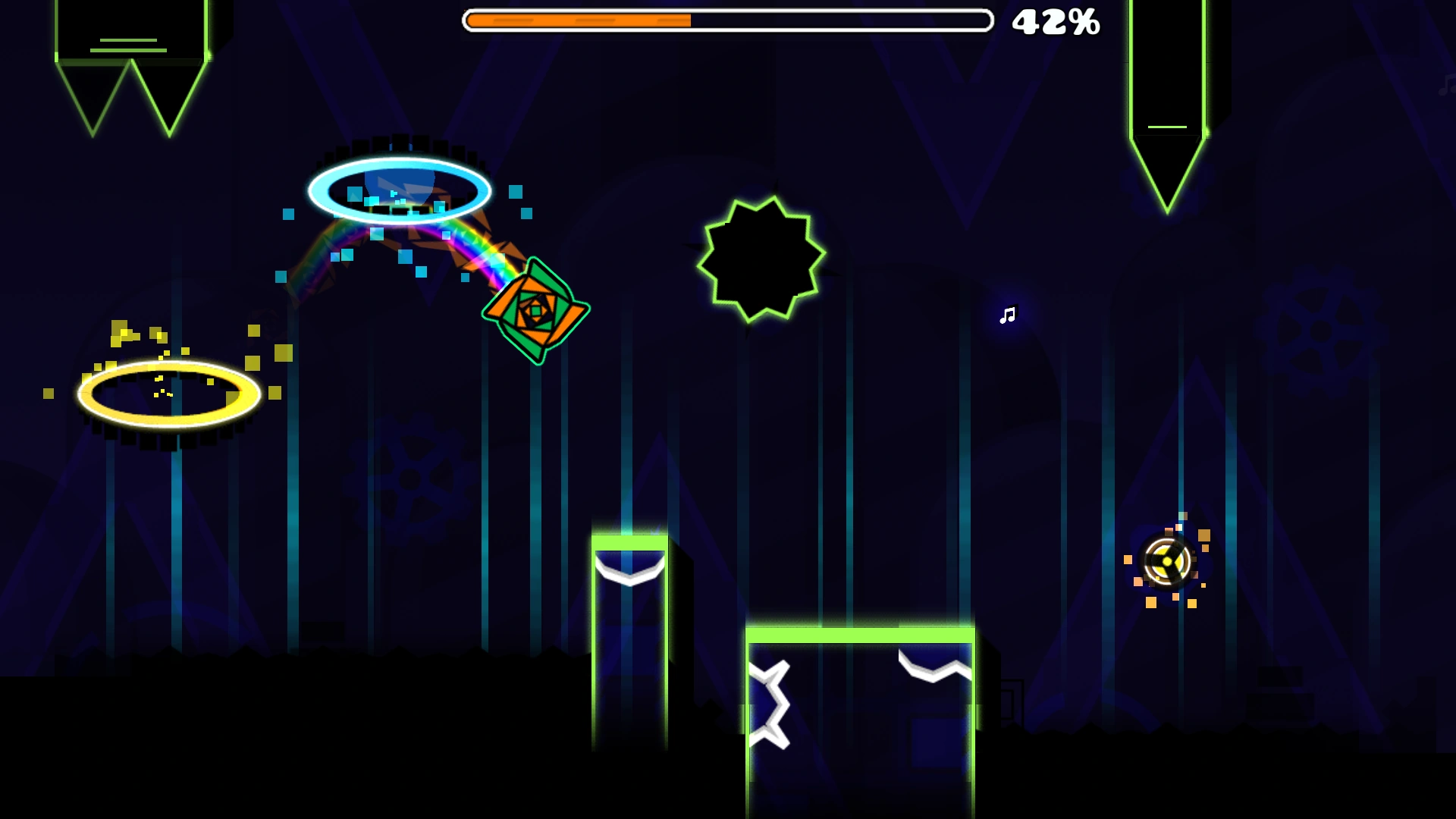Click the small music note icon

1007,314
